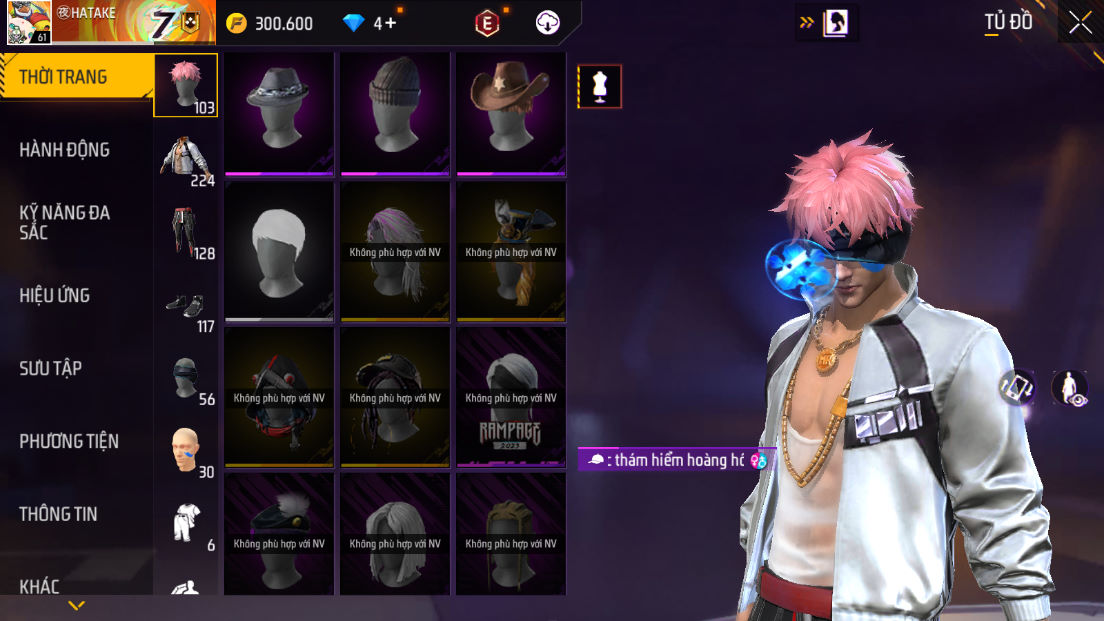Add gold coins from the 300.600 balance
Viewport: 1104px width, 621px height.
(236, 23)
